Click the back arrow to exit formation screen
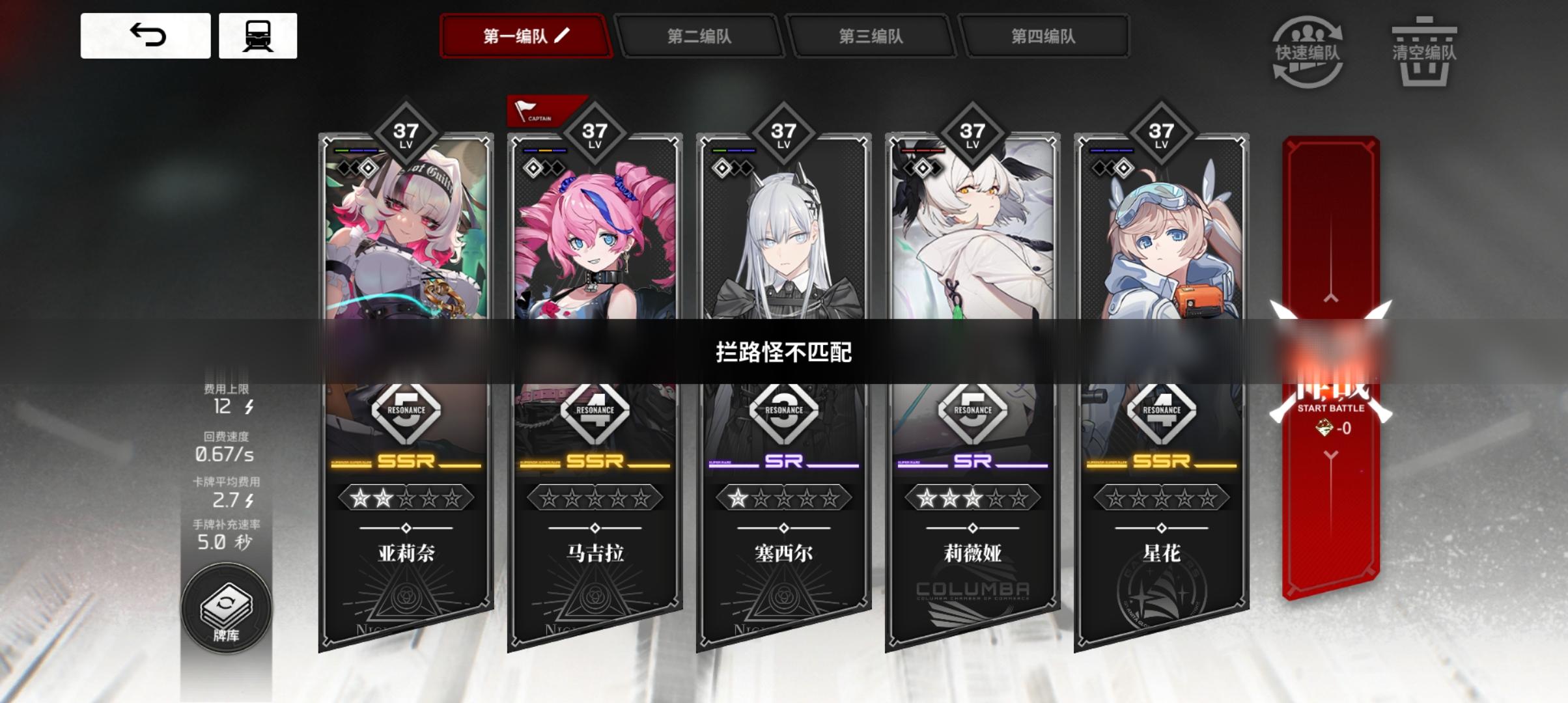1568x703 pixels. 147,36
